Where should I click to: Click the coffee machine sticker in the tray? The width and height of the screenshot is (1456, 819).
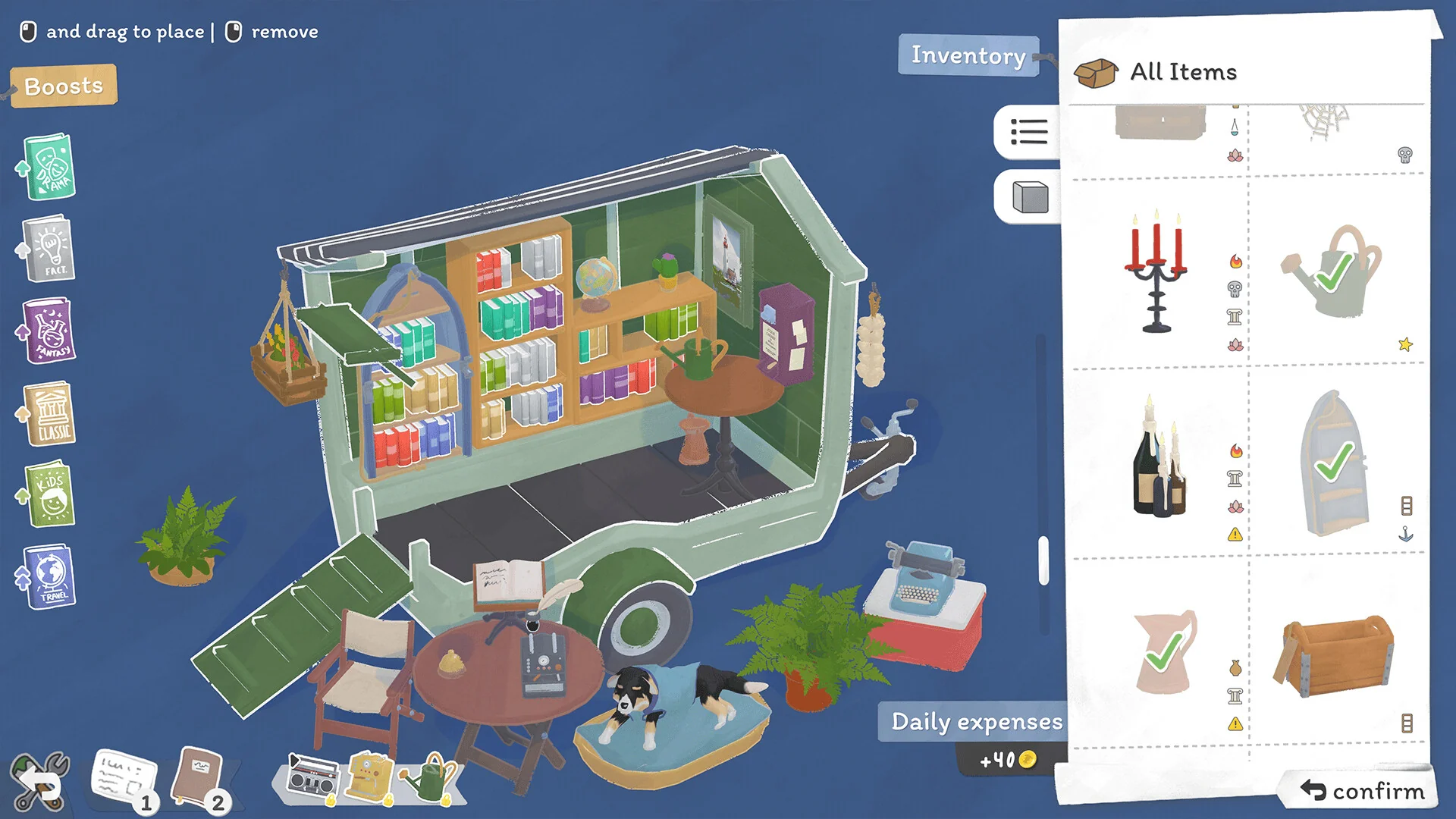coord(371,777)
